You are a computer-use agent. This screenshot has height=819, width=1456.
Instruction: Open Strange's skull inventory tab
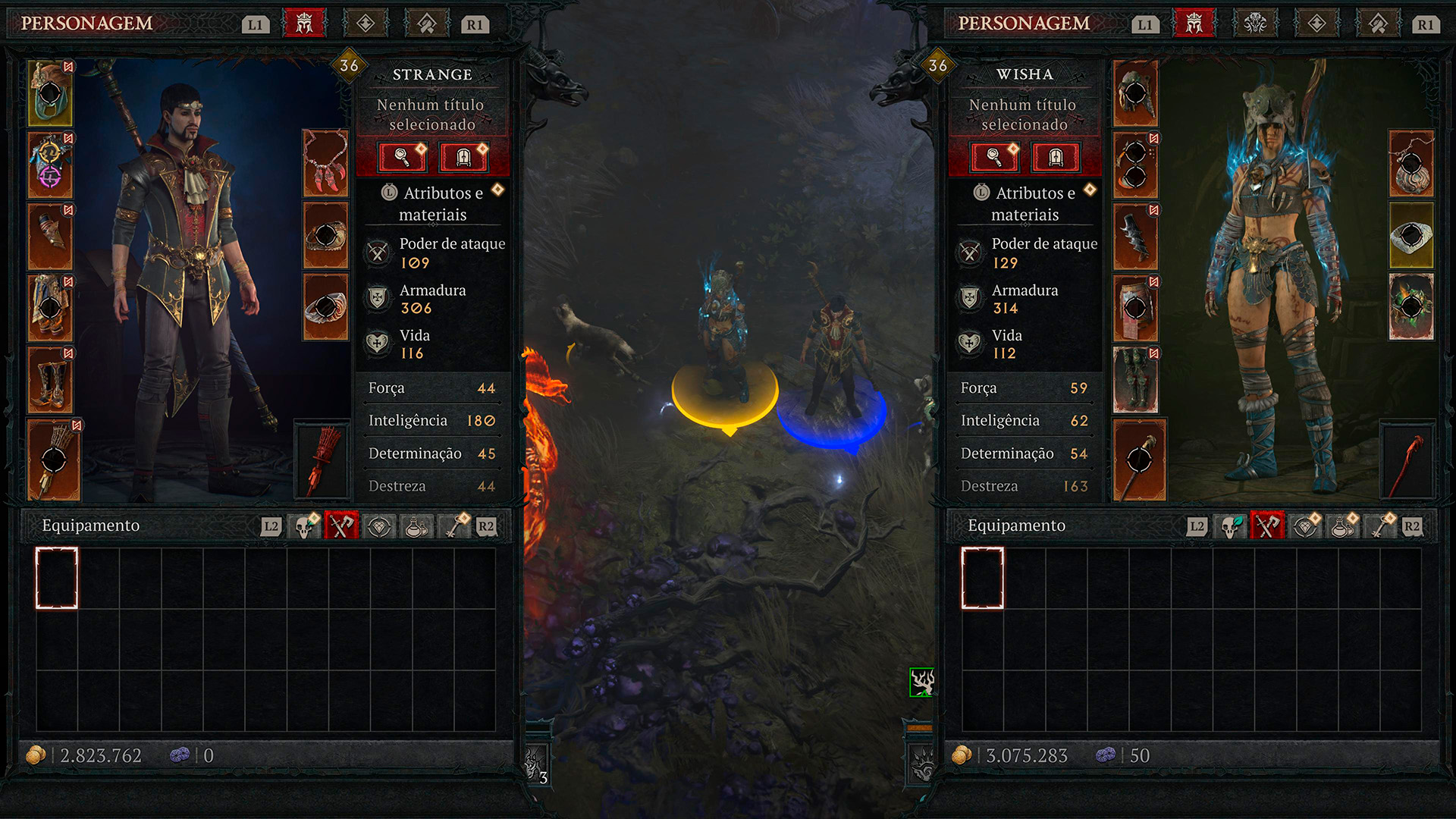(x=306, y=526)
